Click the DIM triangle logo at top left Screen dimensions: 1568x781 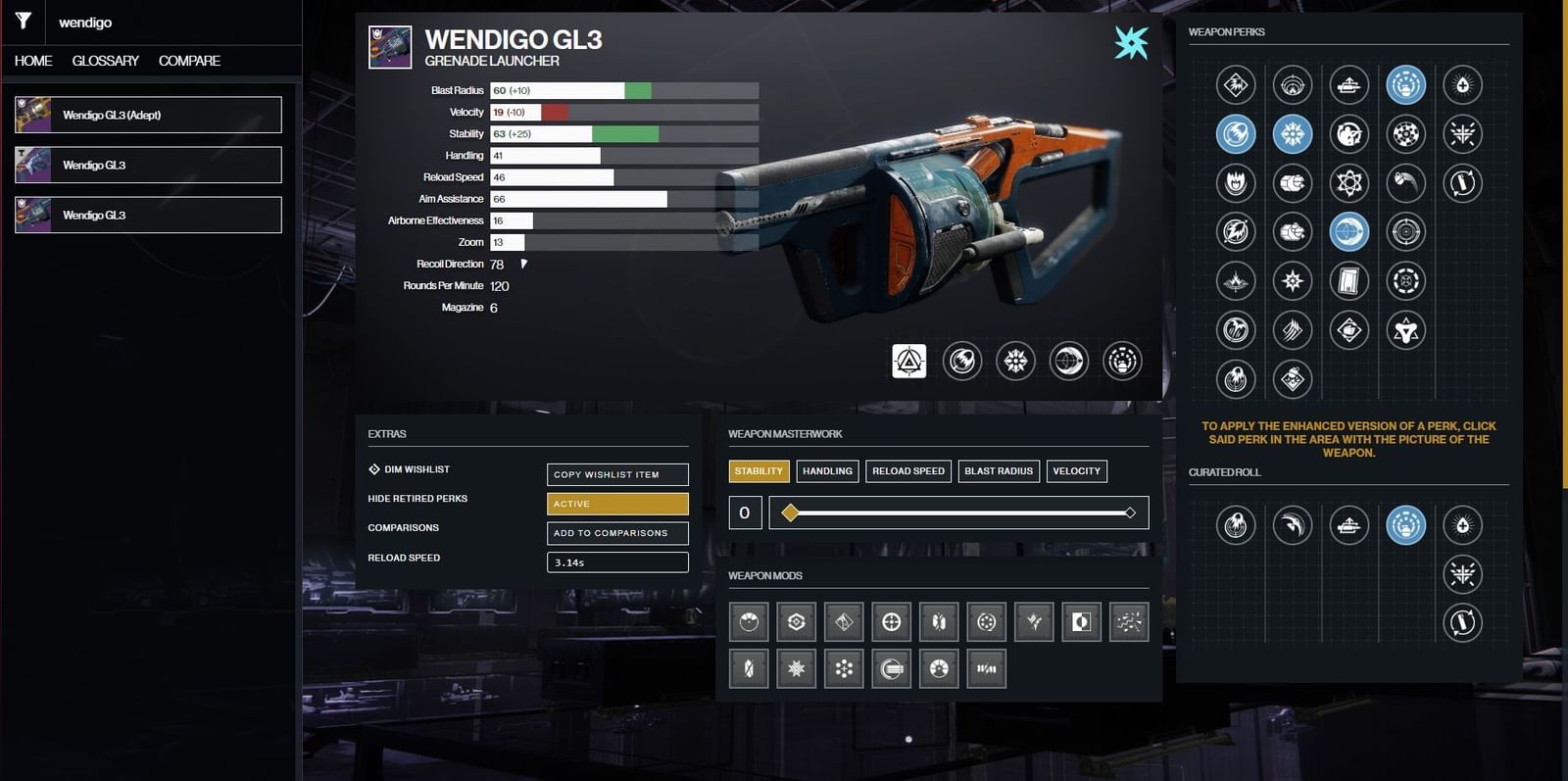pyautogui.click(x=23, y=22)
